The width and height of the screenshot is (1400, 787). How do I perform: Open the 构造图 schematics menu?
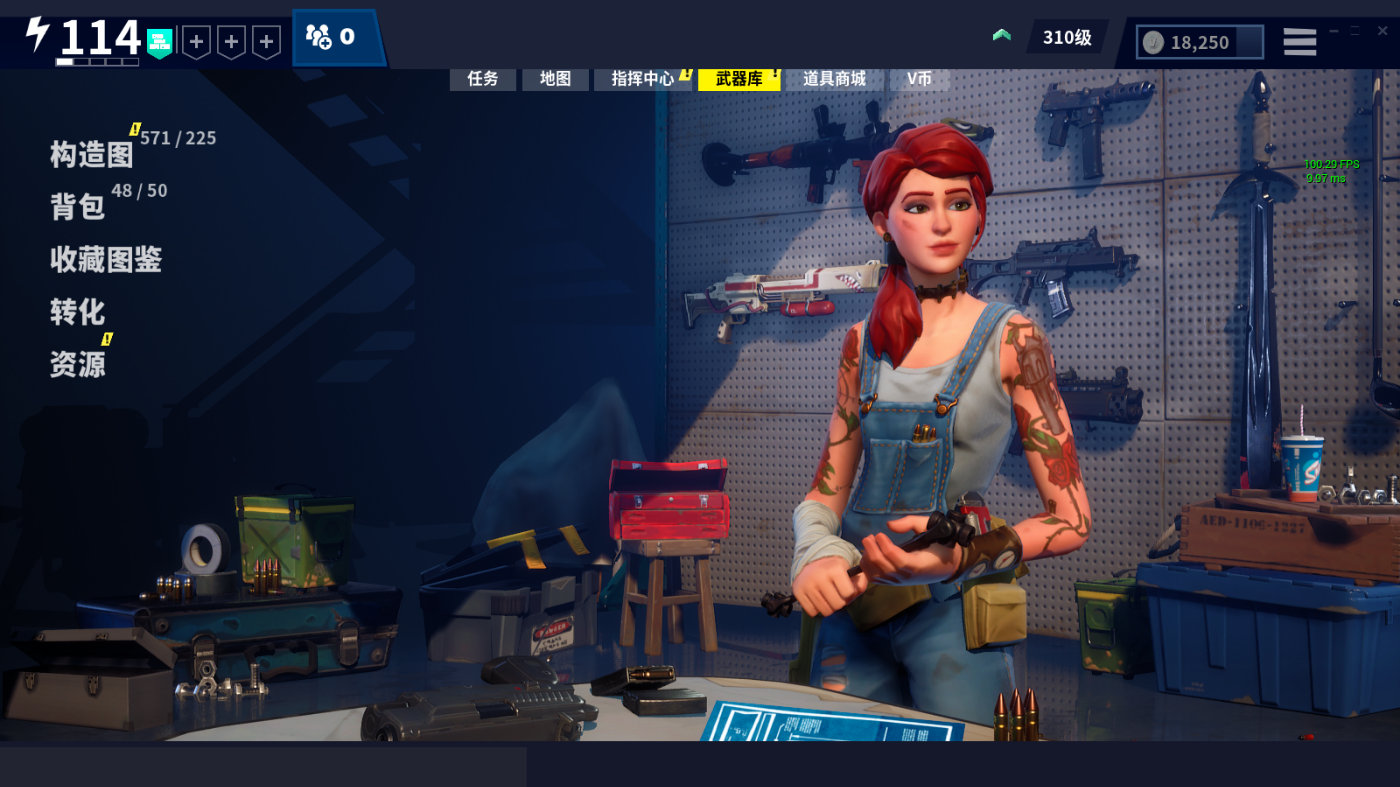[x=92, y=154]
